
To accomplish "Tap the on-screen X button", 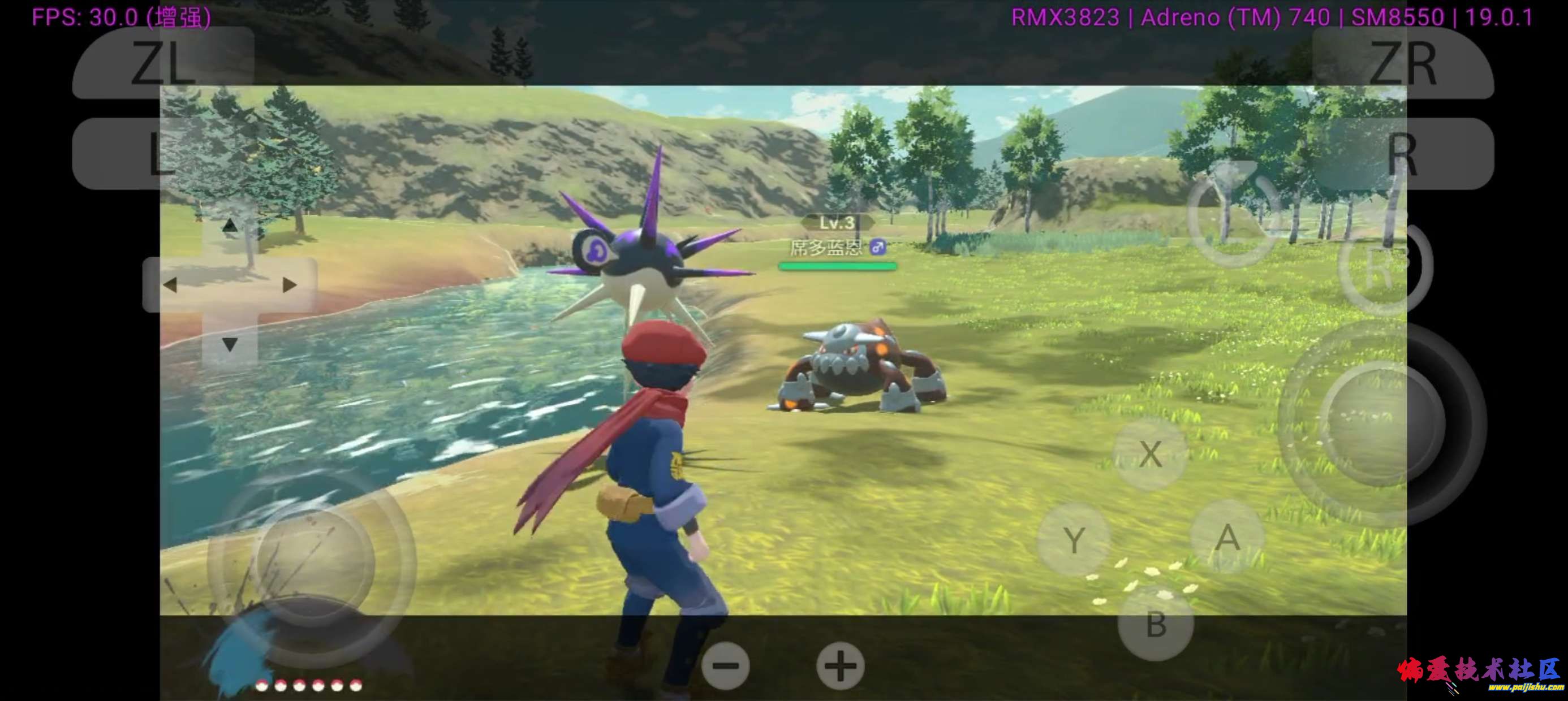I will (1150, 454).
